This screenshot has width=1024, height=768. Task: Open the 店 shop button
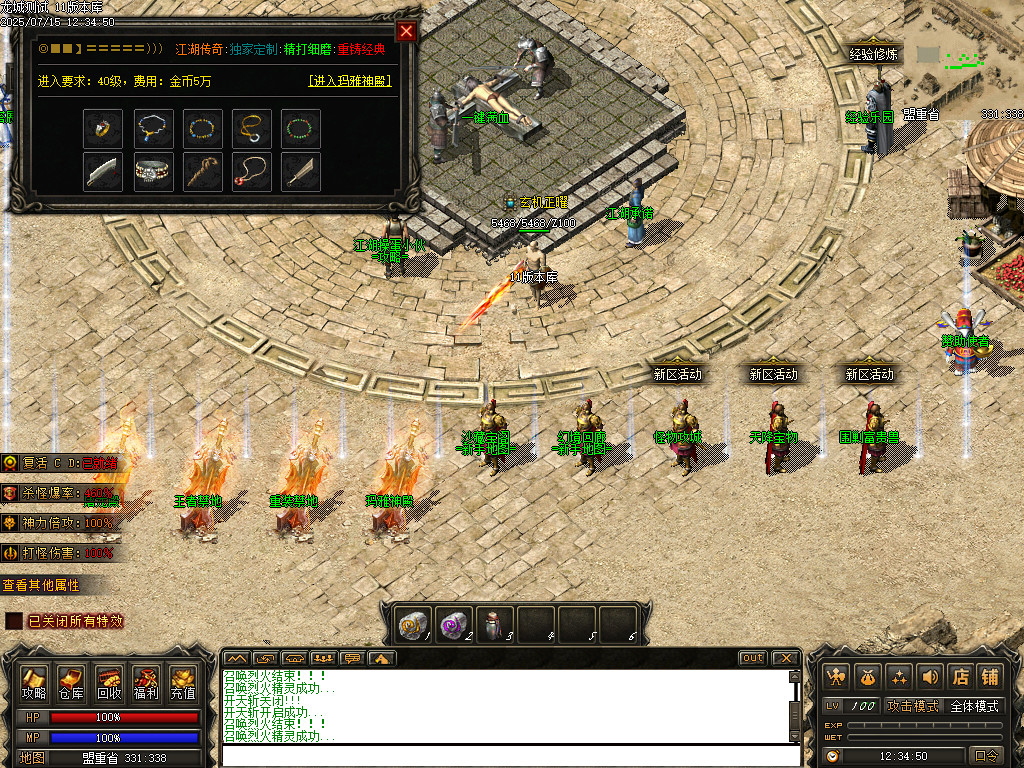(959, 677)
